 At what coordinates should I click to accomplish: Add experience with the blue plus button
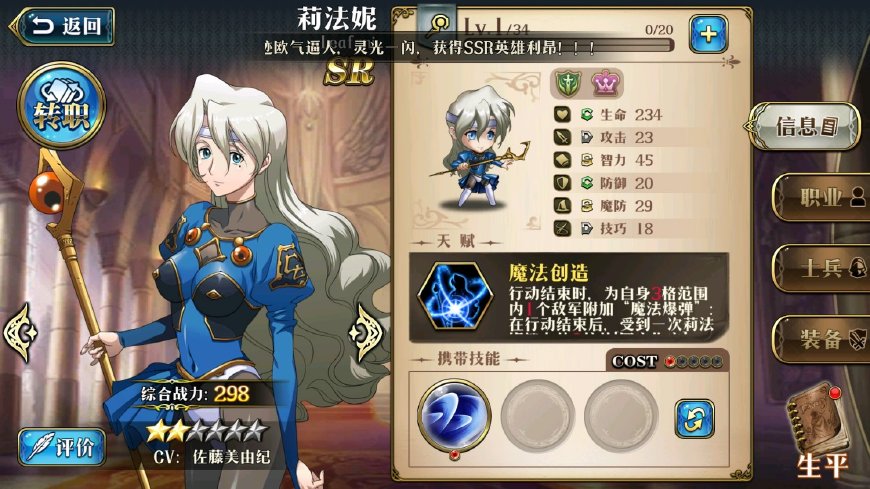[x=708, y=35]
